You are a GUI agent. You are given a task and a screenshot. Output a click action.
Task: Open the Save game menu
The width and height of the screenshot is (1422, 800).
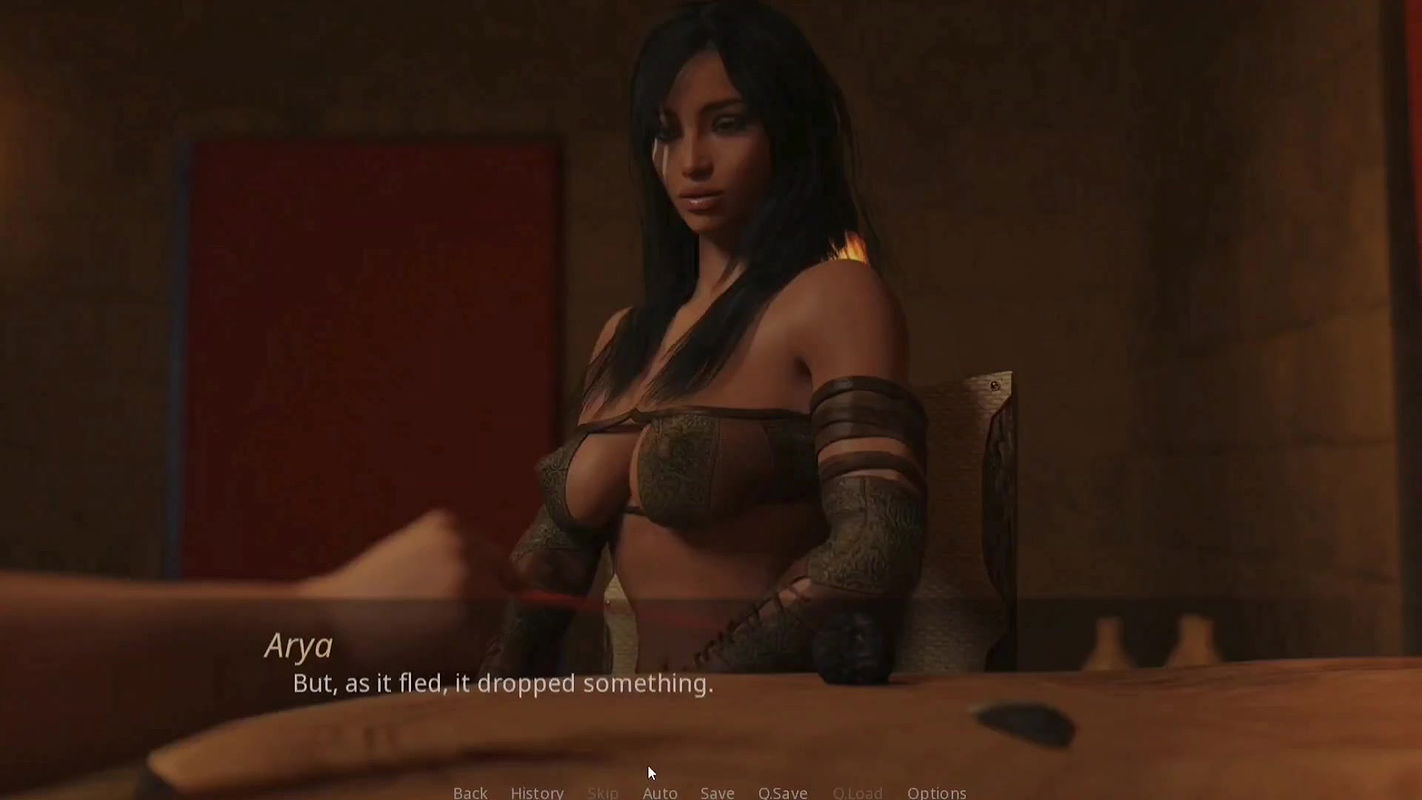point(717,792)
